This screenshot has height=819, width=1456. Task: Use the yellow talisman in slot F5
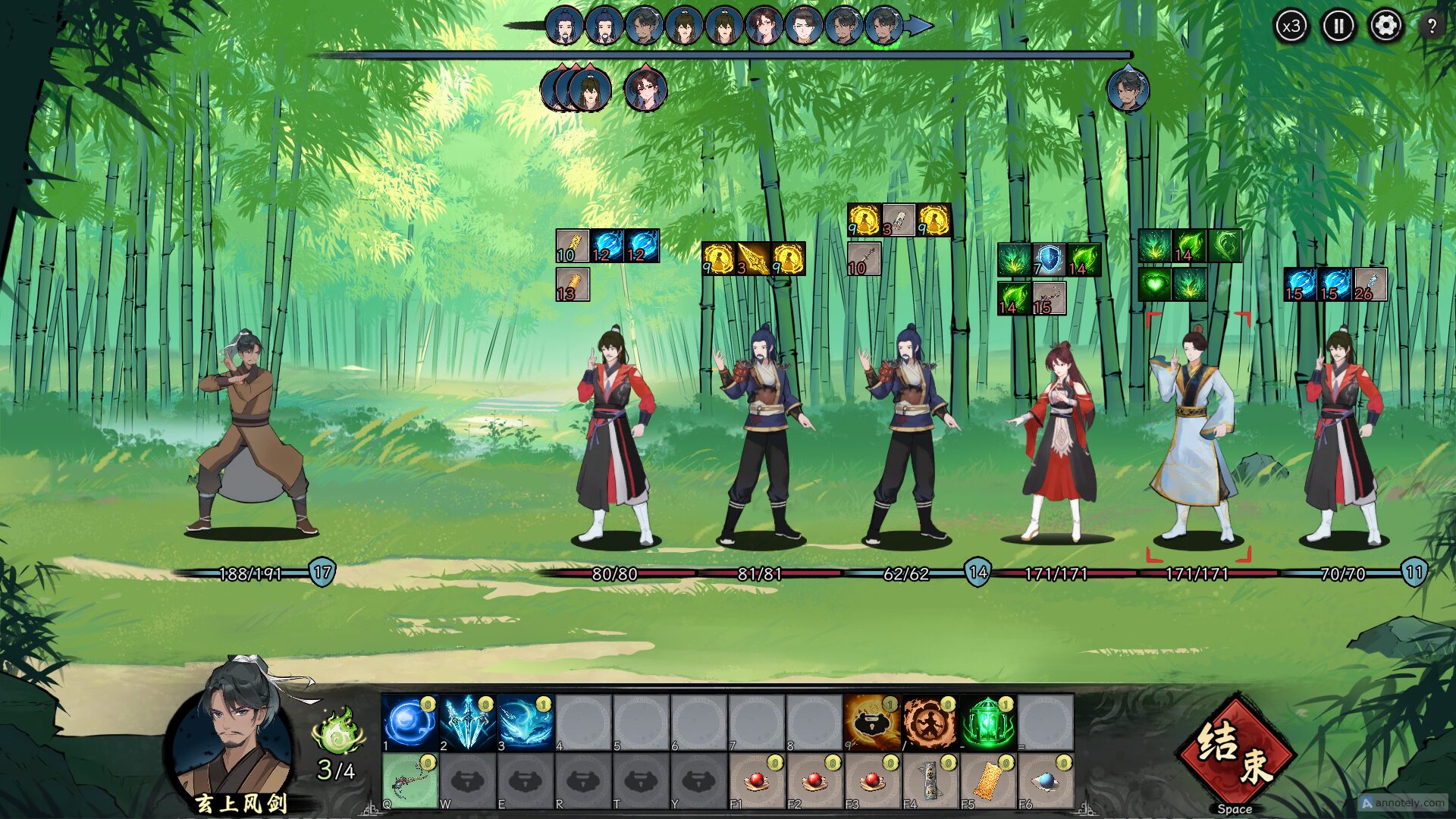click(987, 781)
